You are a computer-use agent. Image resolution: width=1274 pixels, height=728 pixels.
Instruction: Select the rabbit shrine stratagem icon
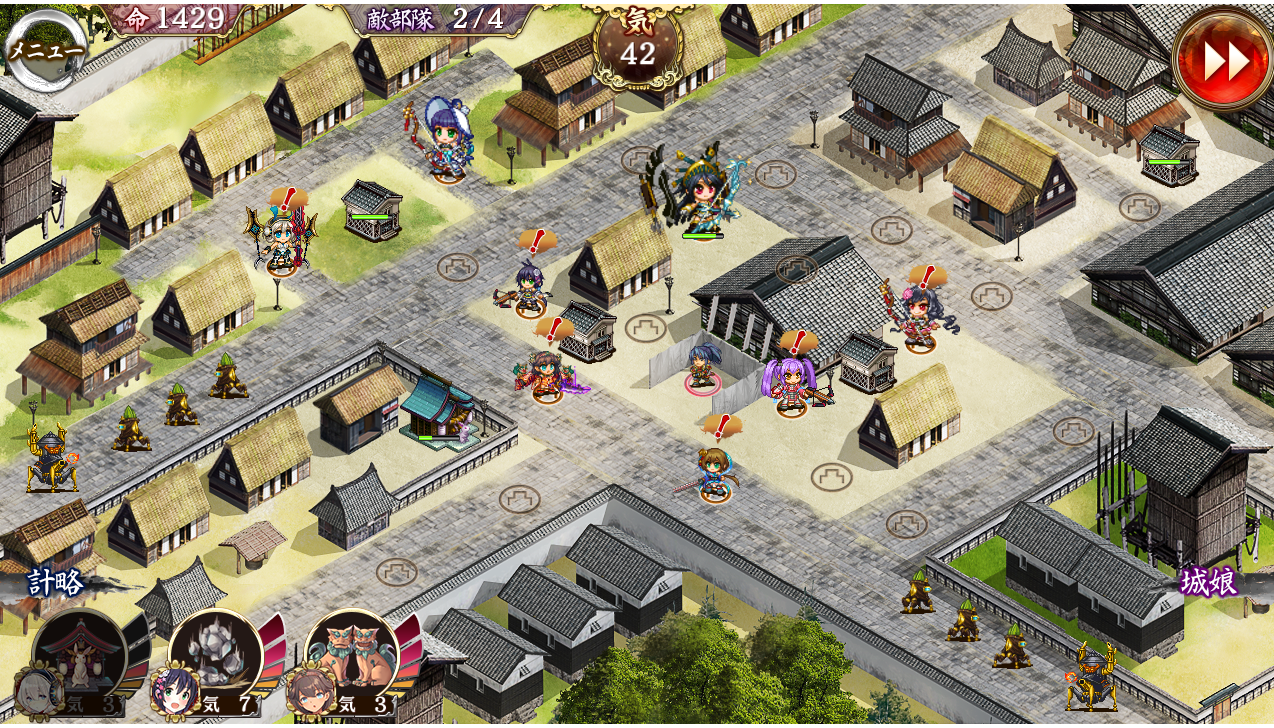(79, 655)
